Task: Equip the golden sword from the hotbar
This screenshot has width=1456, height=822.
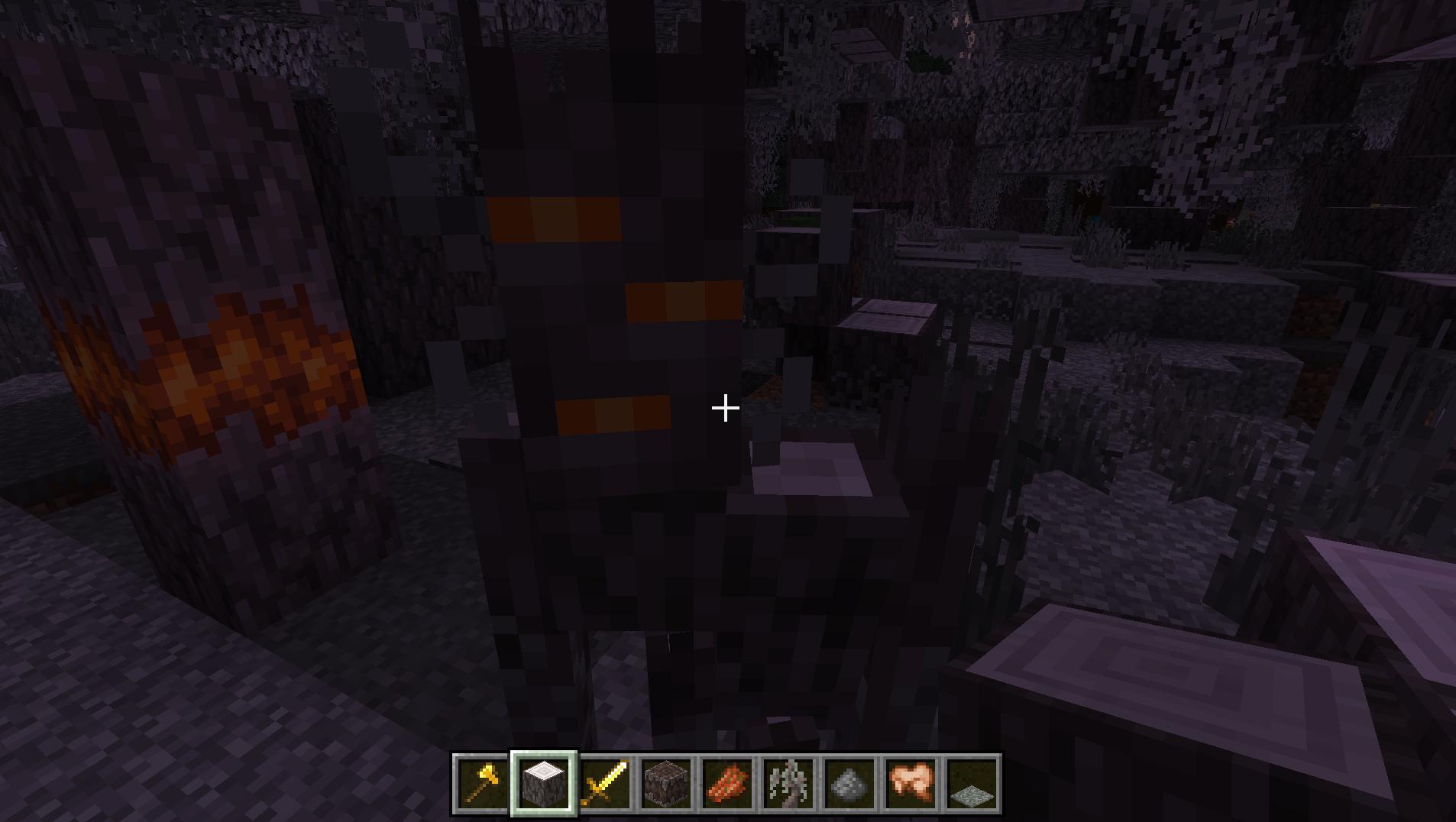Action: (x=604, y=784)
